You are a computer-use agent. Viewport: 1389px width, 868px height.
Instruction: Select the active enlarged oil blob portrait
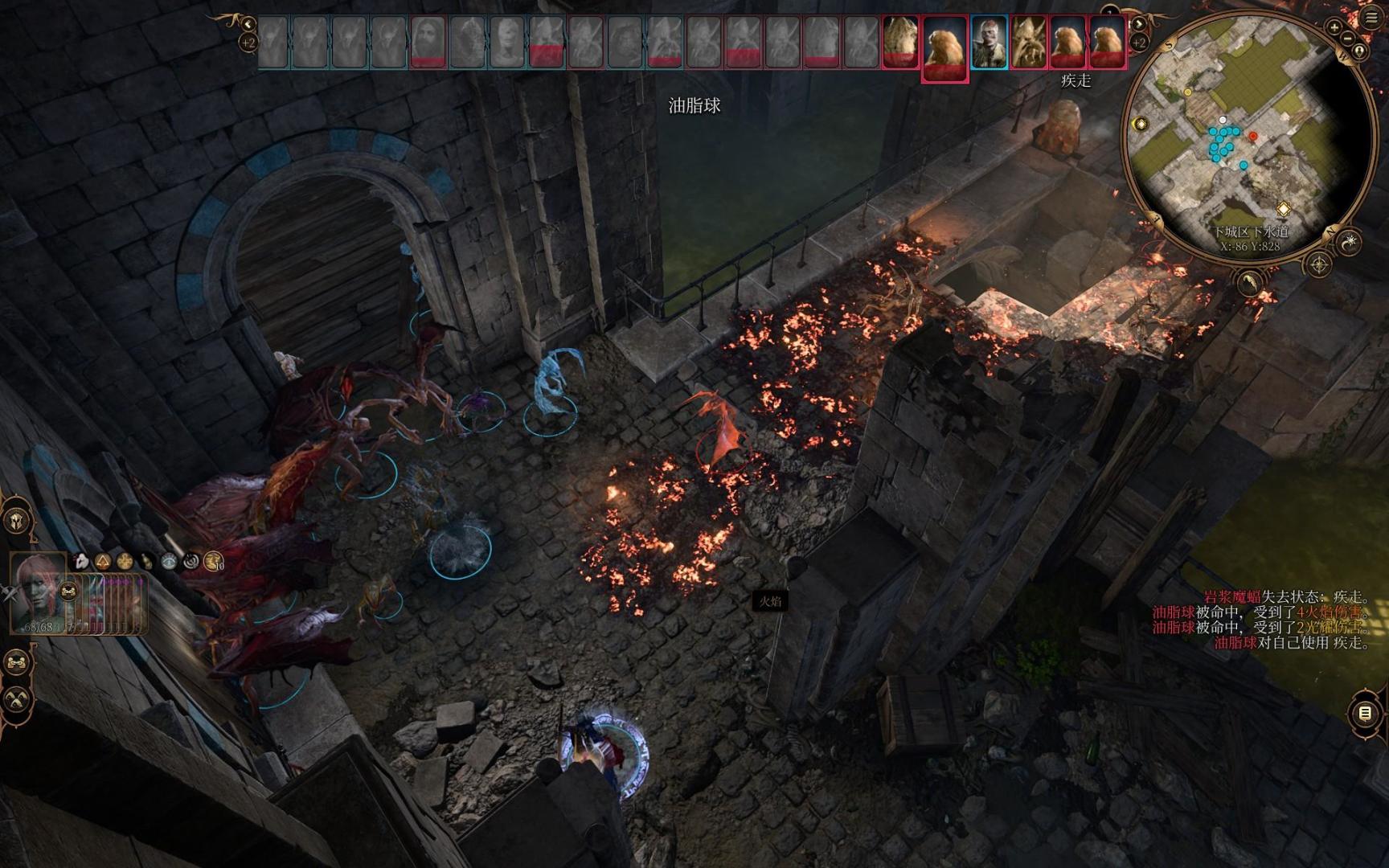click(x=944, y=46)
